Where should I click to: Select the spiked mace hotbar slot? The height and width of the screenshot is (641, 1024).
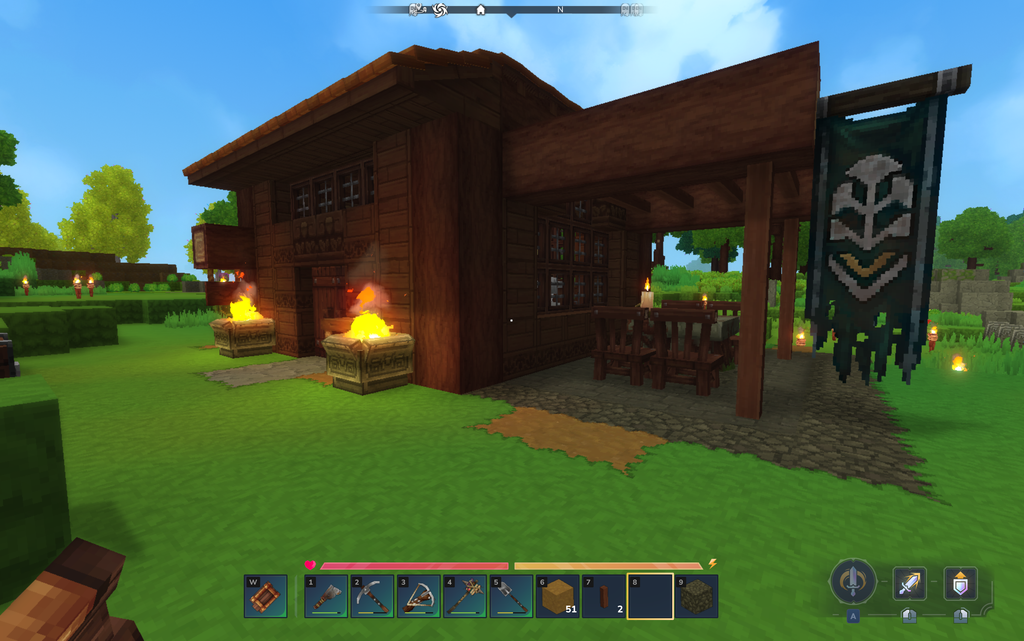coord(464,596)
